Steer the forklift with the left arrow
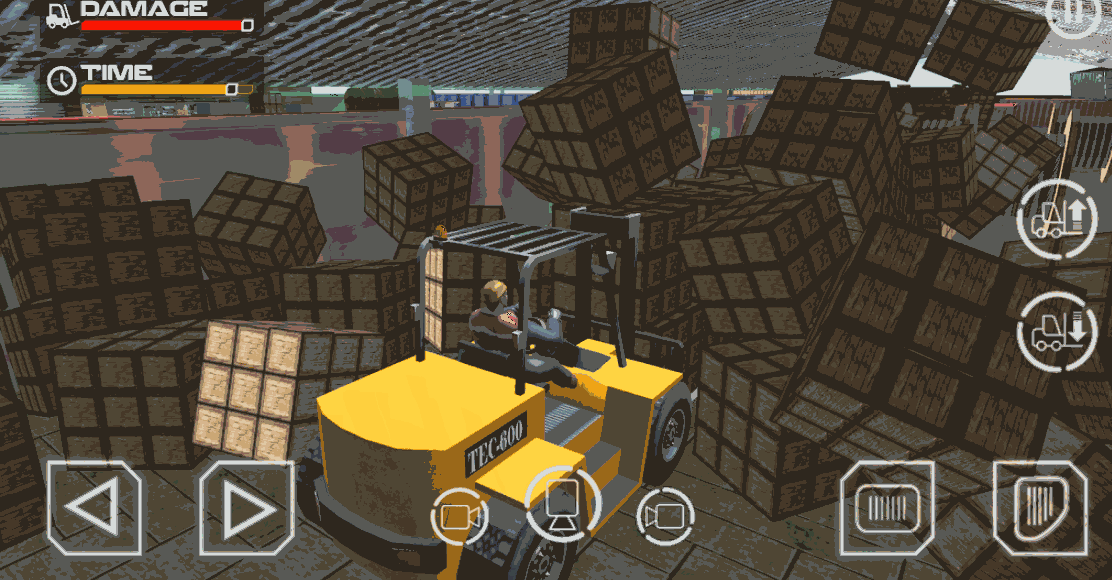Viewport: 1112px width, 580px height. pos(94,508)
